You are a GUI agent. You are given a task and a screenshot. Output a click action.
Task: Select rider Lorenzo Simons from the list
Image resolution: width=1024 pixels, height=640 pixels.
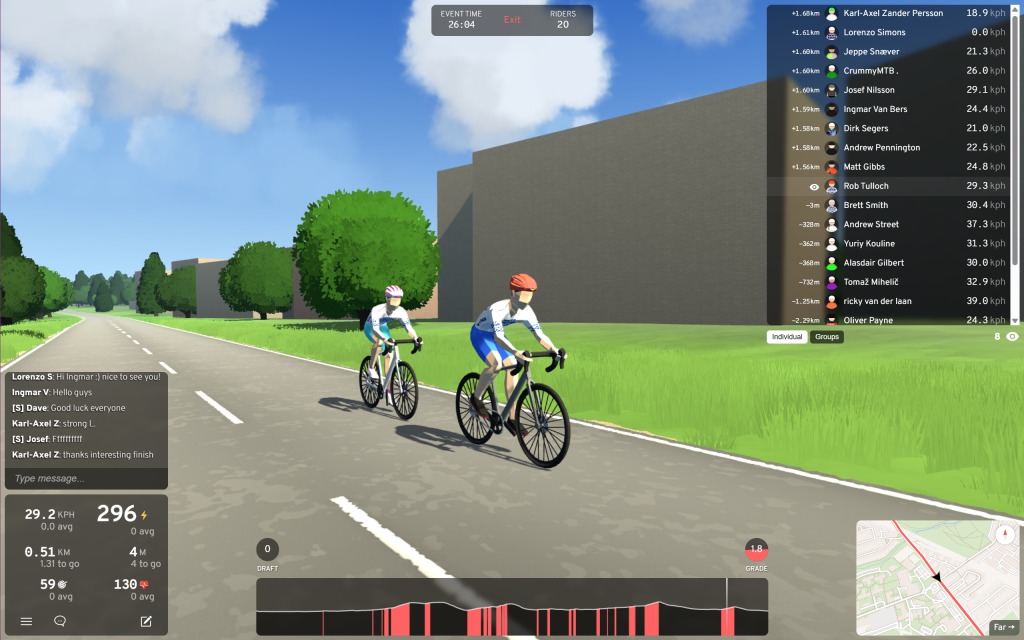(x=874, y=32)
